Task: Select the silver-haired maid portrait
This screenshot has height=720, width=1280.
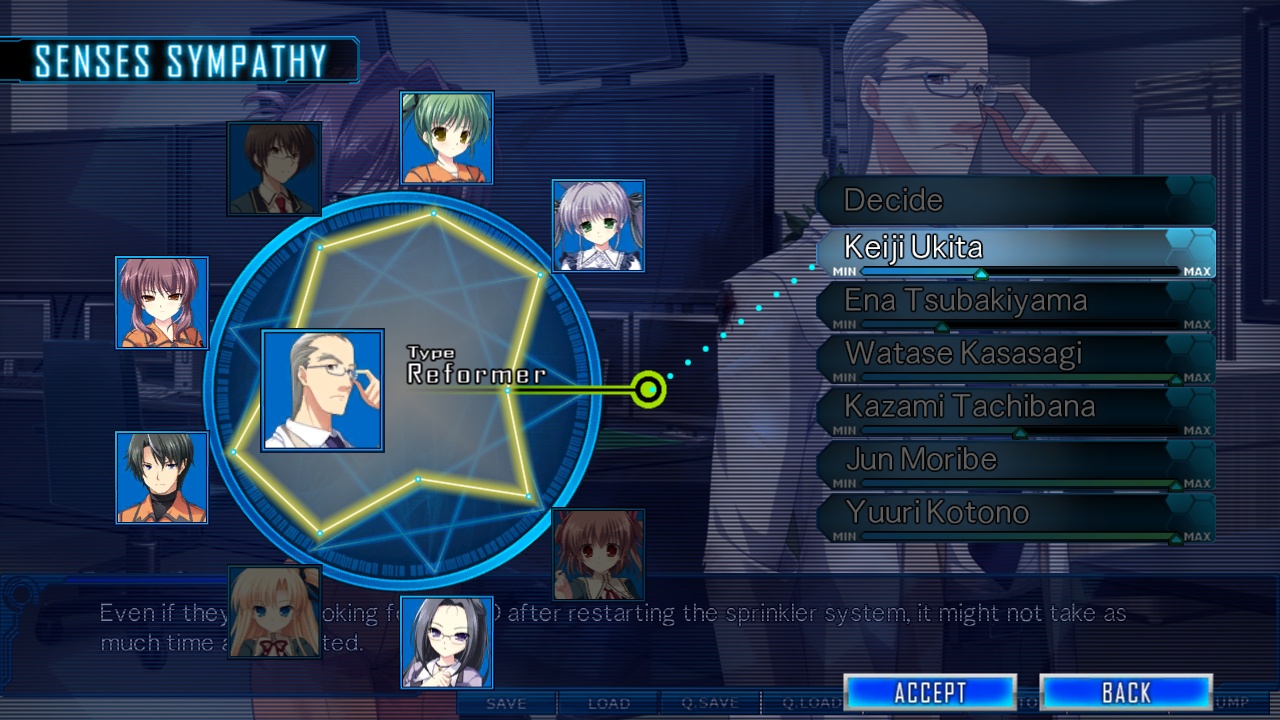Action: pyautogui.click(x=598, y=226)
